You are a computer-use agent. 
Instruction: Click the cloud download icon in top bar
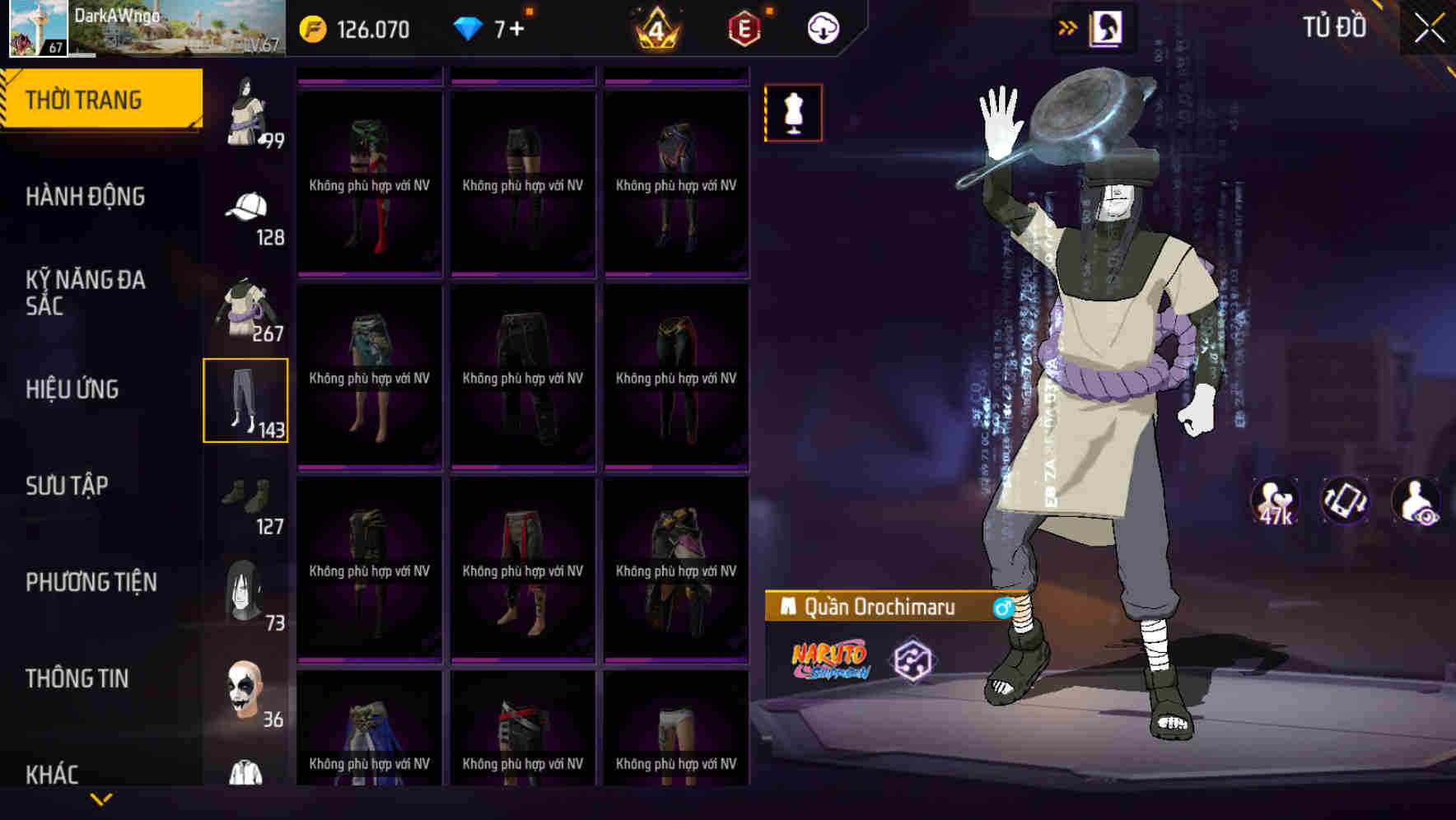click(x=823, y=26)
